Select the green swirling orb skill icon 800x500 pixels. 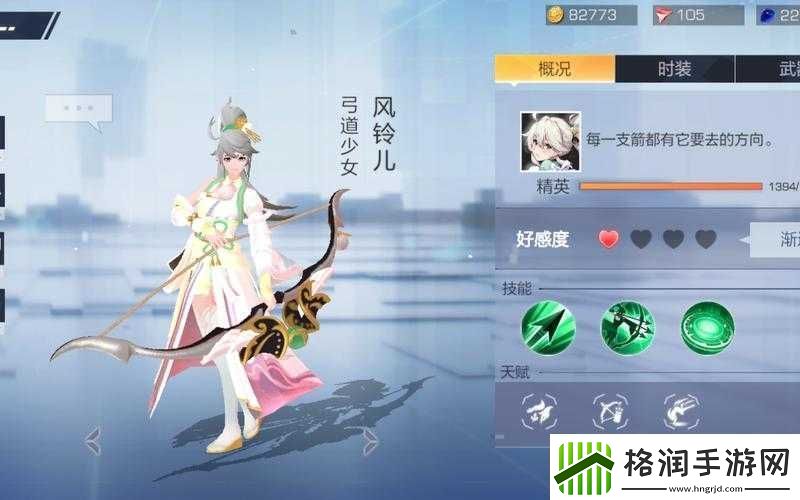click(x=707, y=327)
